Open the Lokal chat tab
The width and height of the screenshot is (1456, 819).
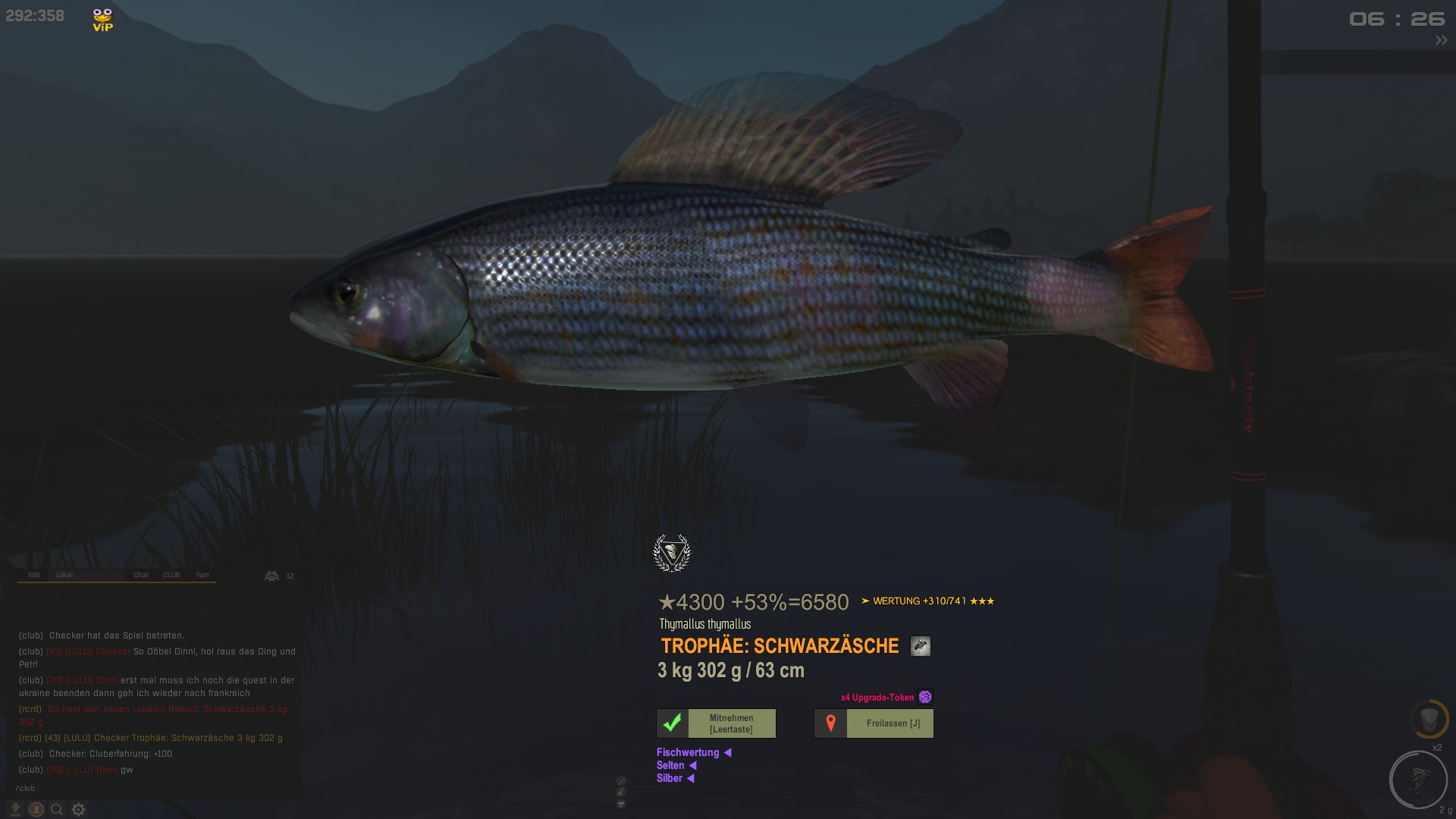64,575
